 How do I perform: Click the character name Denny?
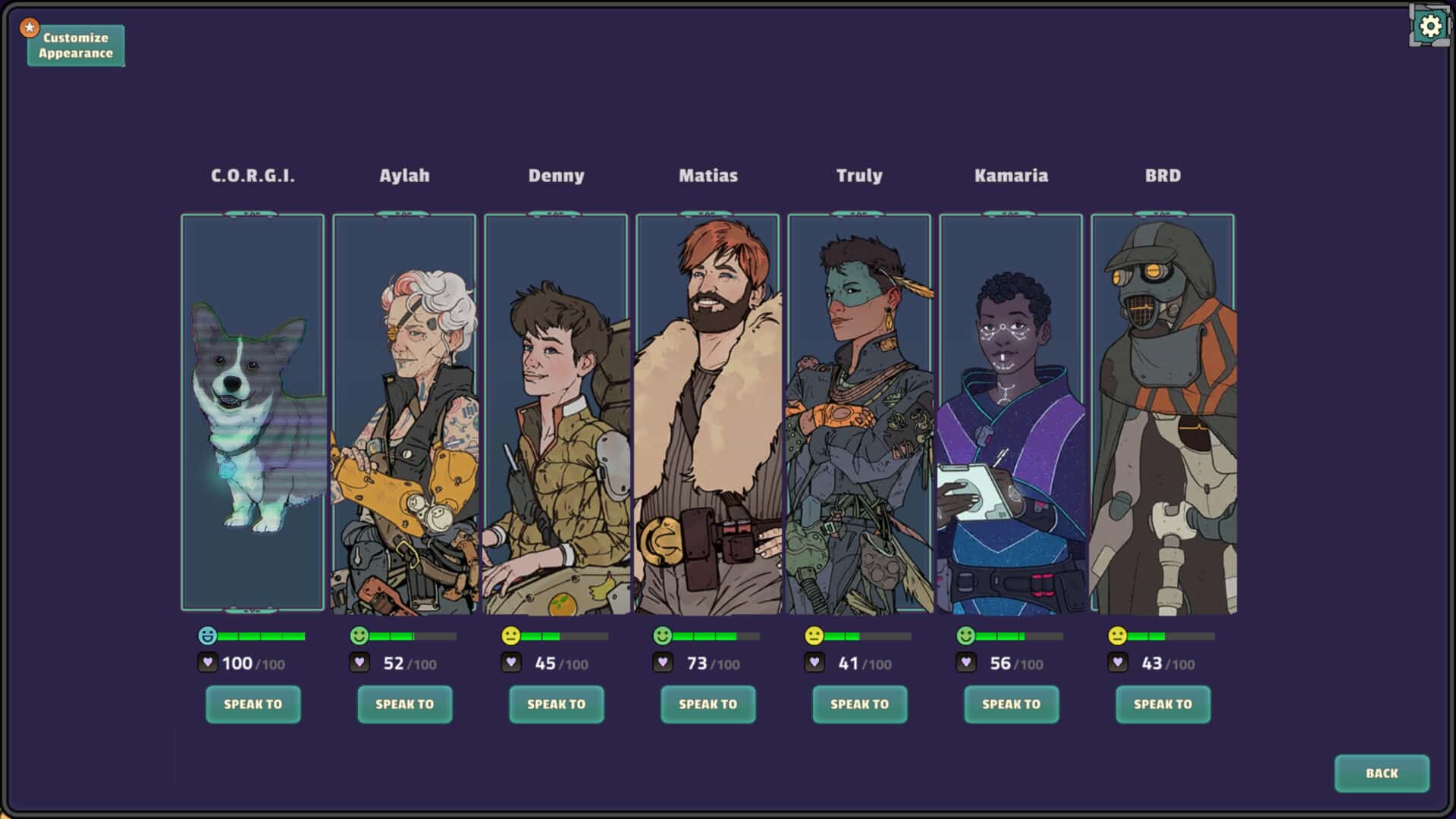tap(556, 175)
